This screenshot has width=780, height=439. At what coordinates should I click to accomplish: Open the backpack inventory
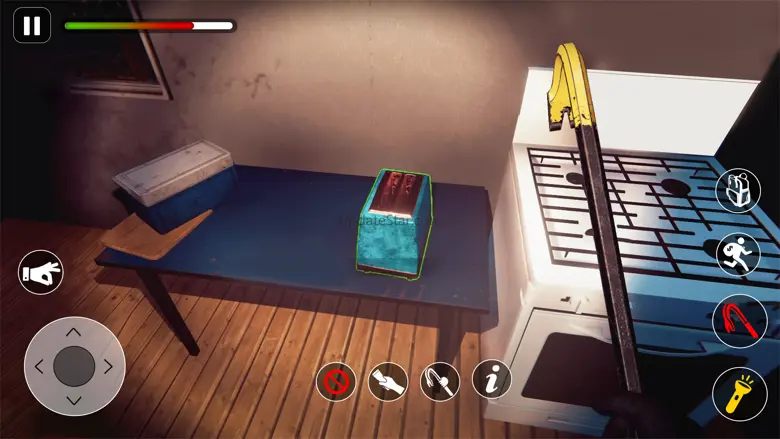(x=738, y=190)
